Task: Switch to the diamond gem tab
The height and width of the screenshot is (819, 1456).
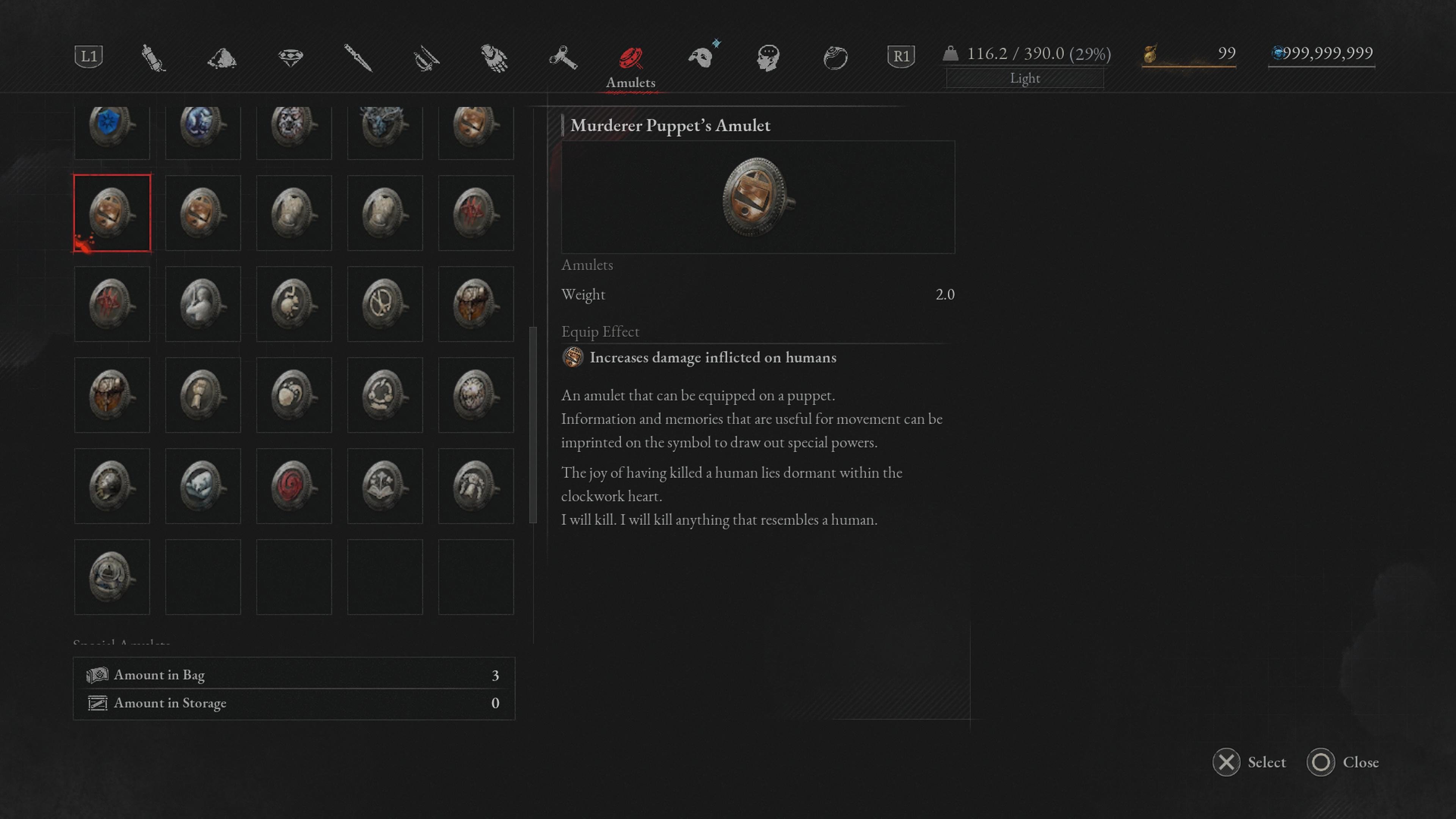Action: click(290, 57)
